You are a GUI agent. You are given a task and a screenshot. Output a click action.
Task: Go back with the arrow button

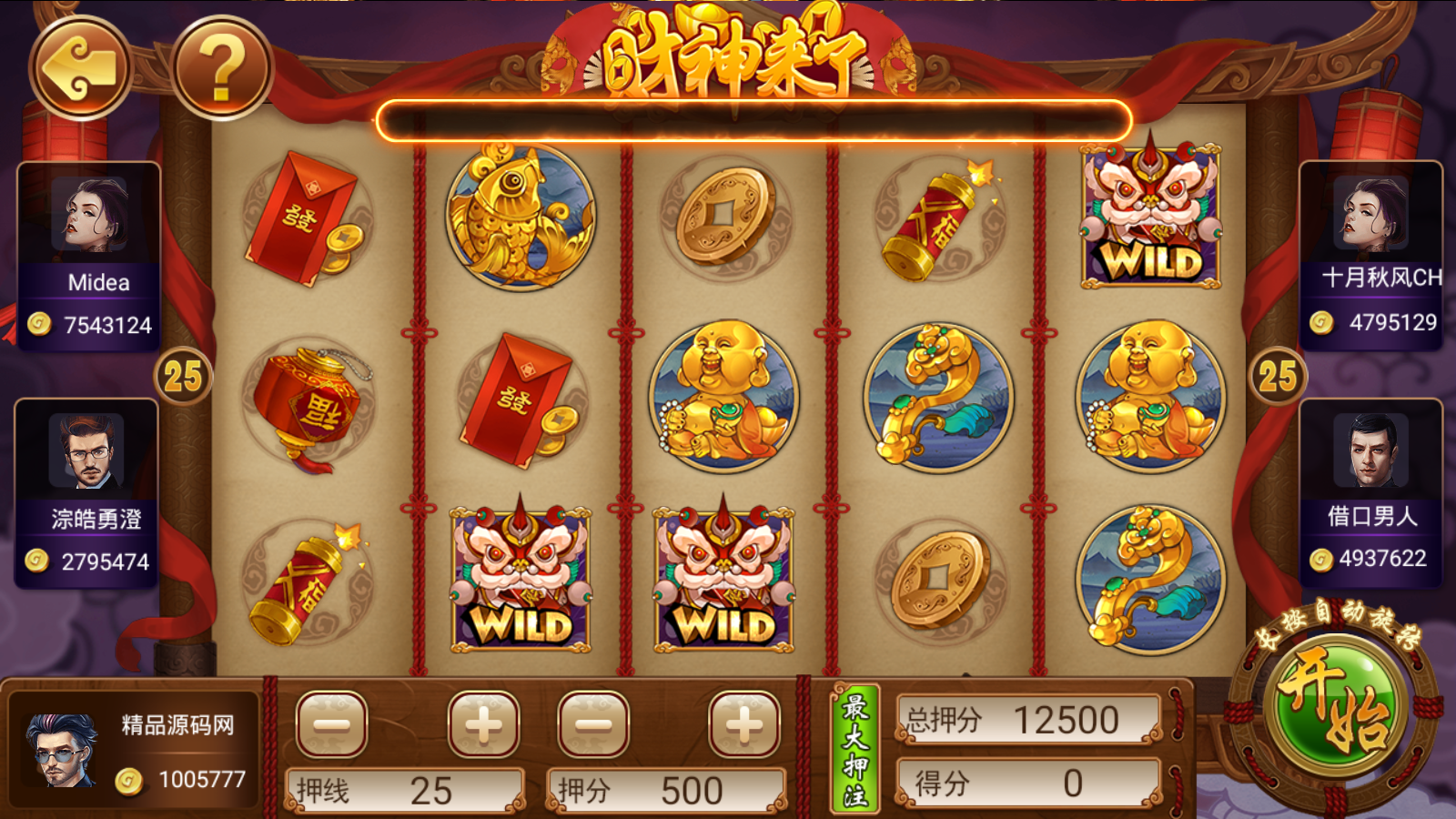coord(81,68)
